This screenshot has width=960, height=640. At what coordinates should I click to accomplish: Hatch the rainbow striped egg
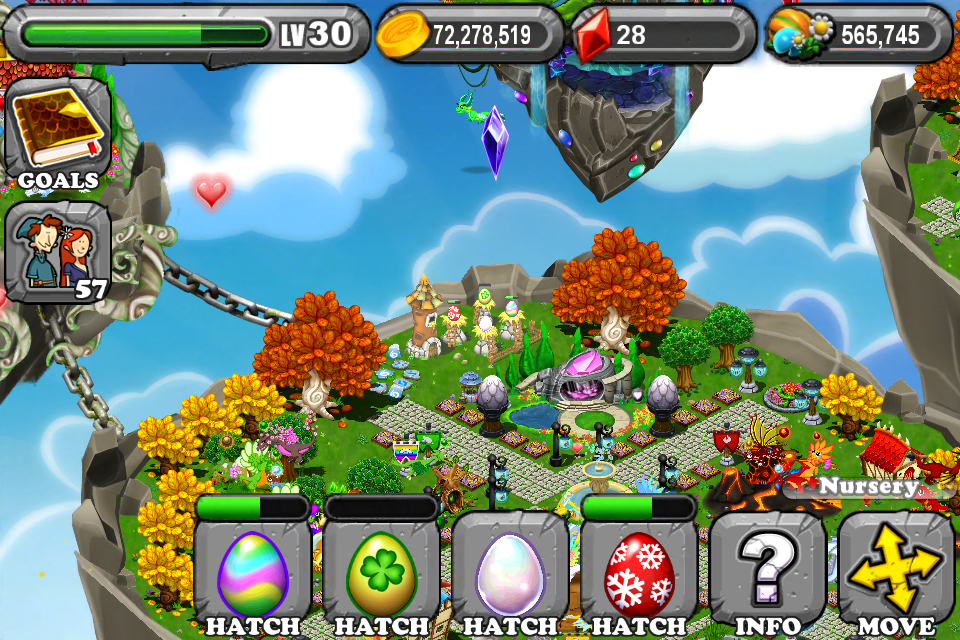253,574
